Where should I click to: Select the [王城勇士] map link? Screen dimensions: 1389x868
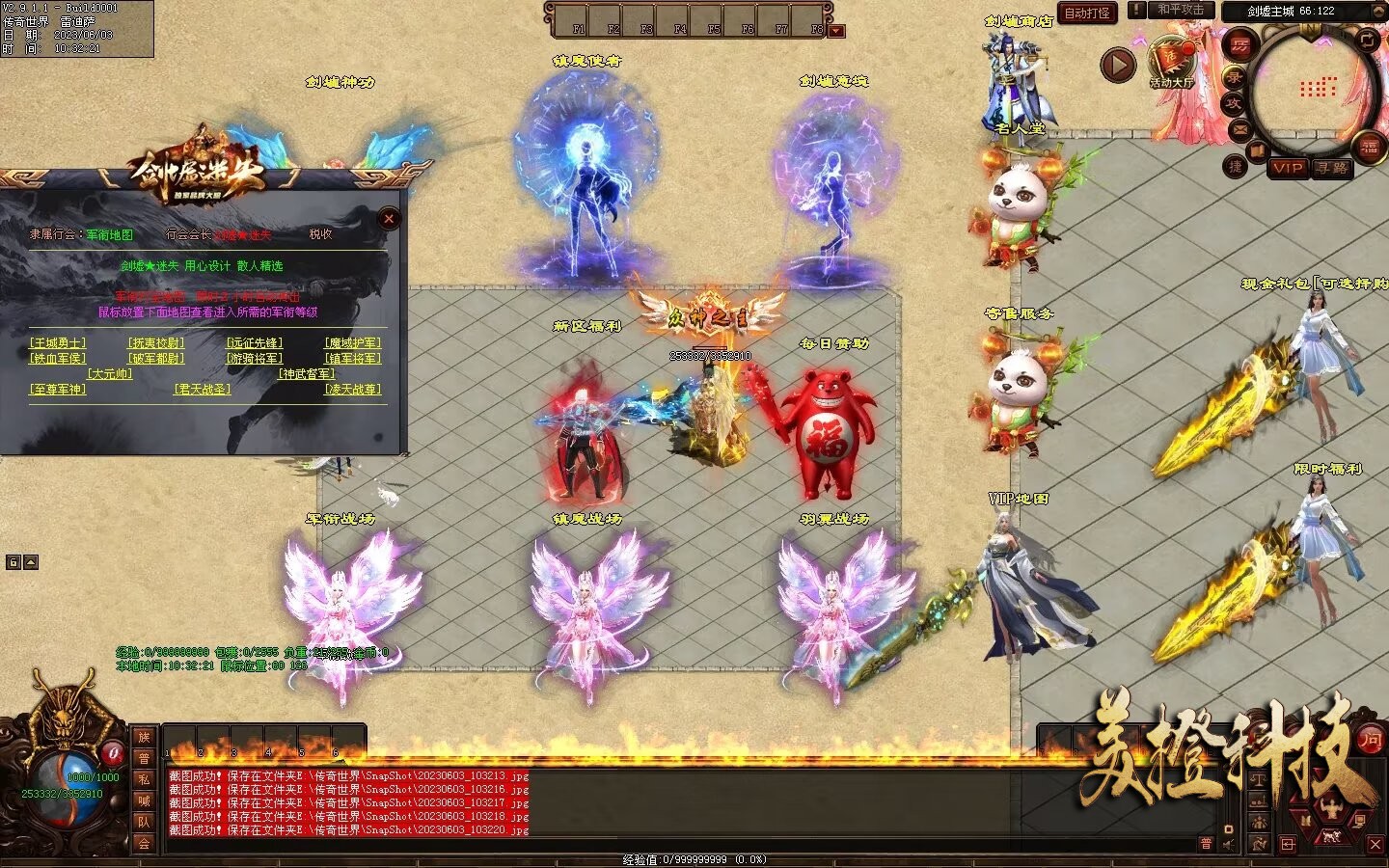[x=58, y=343]
